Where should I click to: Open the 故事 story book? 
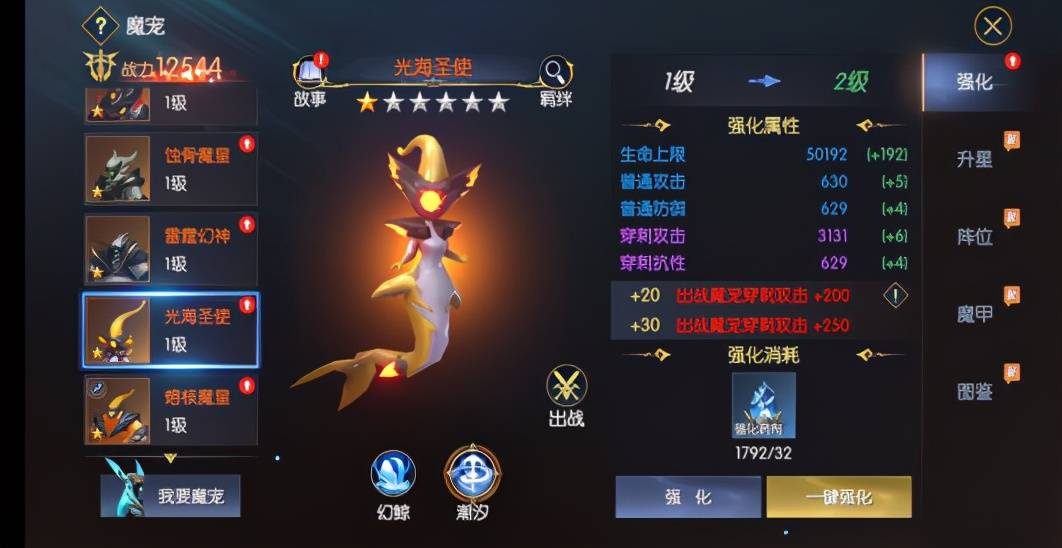point(310,76)
